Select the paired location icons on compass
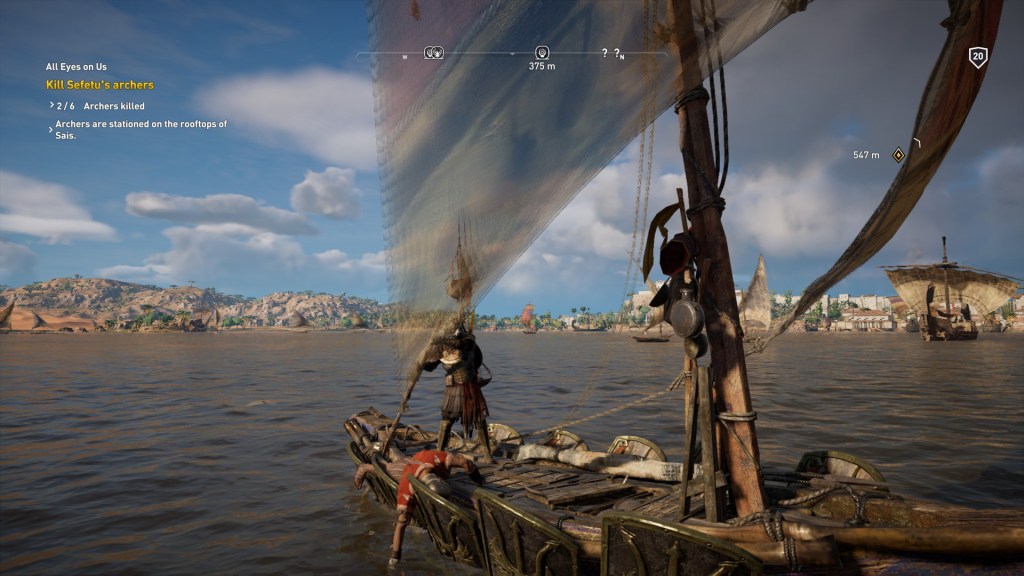The image size is (1024, 576). pos(434,52)
